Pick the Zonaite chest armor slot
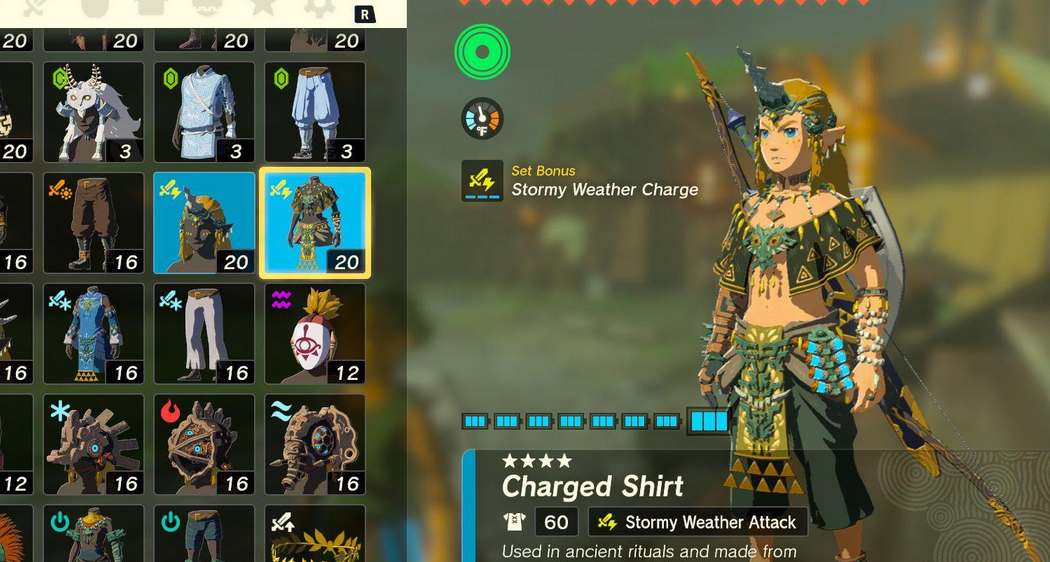Viewport: 1050px width, 562px height. click(x=93, y=535)
